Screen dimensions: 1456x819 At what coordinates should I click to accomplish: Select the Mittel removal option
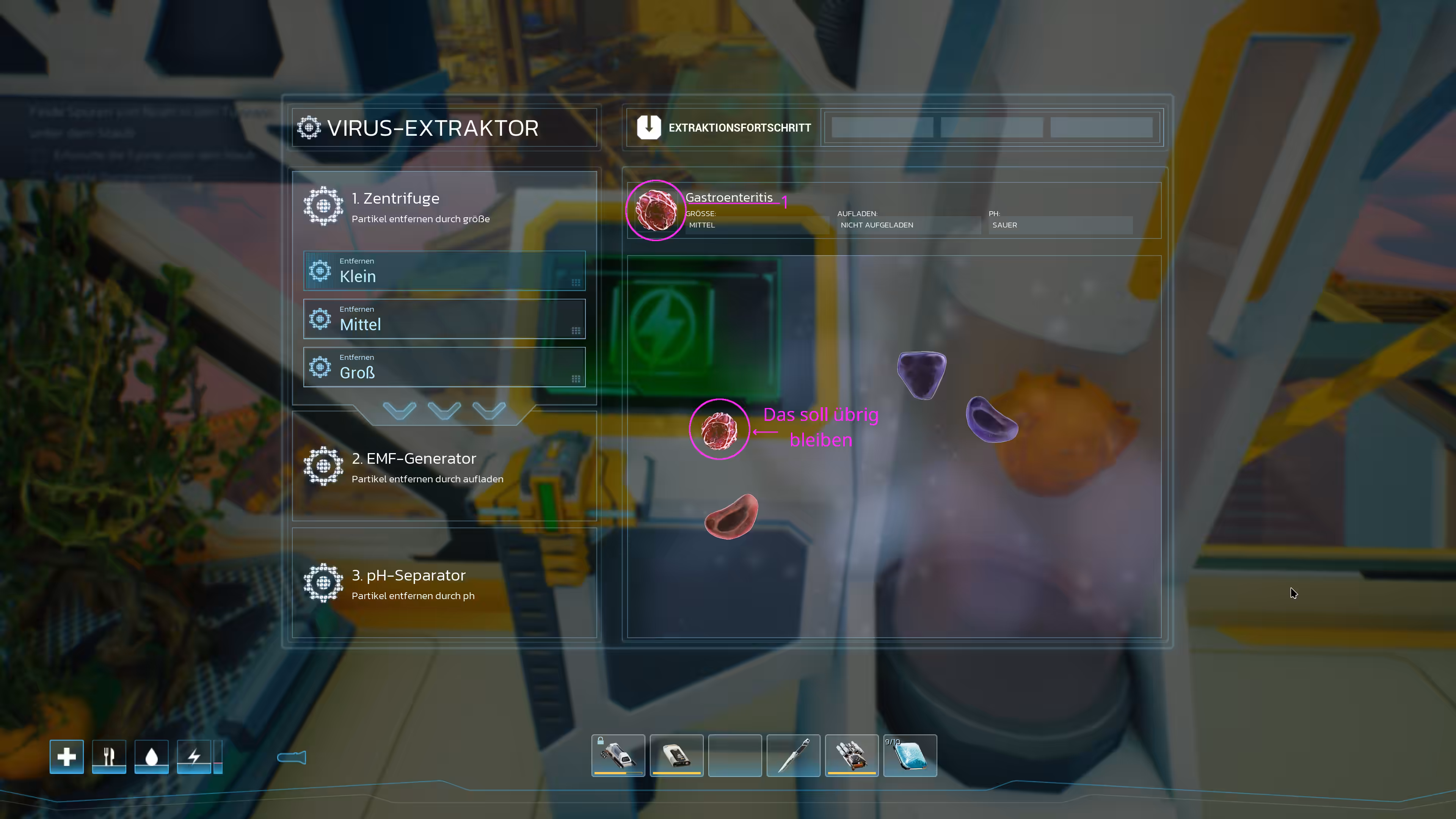point(444,319)
